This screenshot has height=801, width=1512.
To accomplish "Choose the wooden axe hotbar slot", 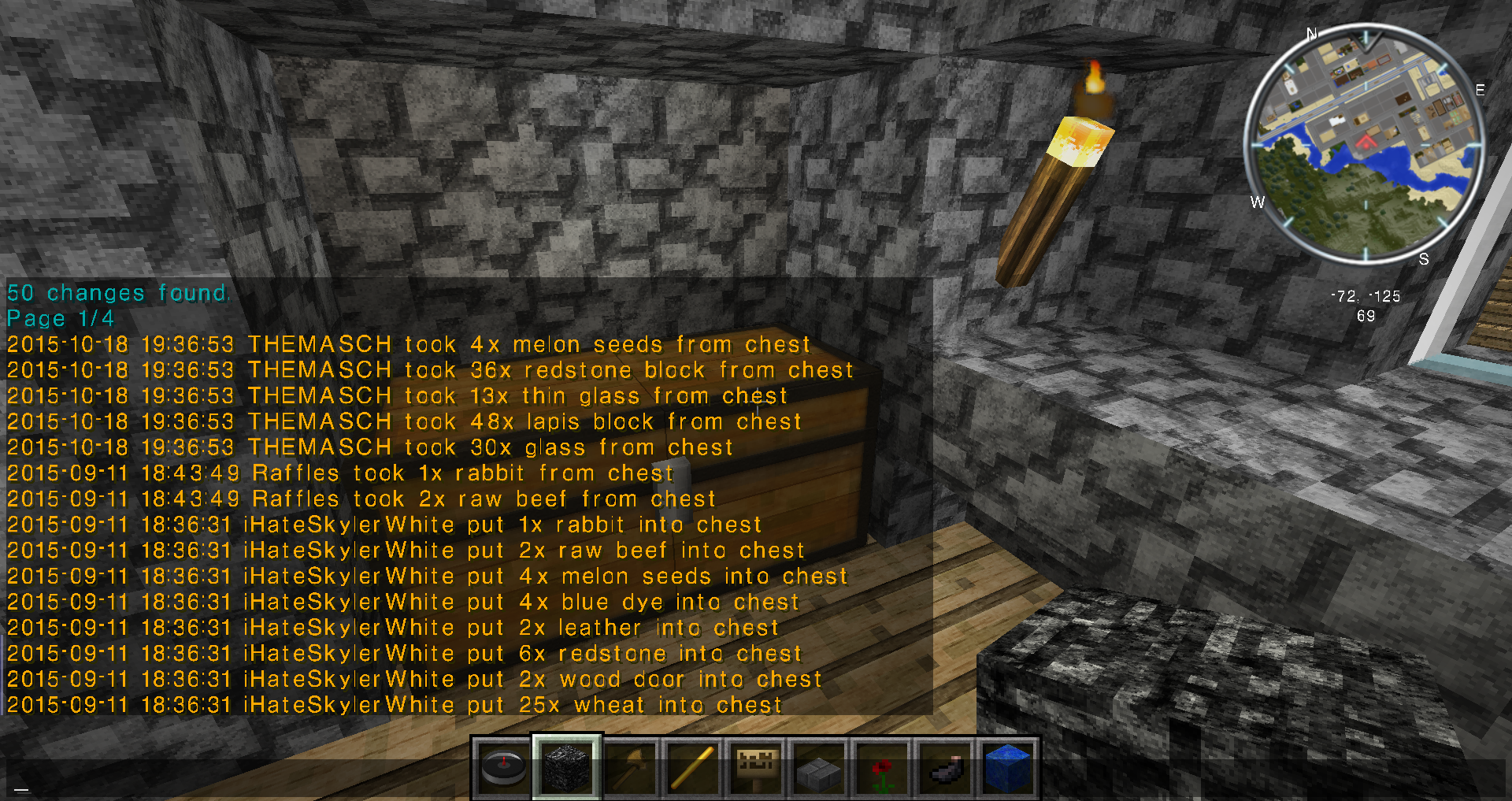I will (630, 768).
